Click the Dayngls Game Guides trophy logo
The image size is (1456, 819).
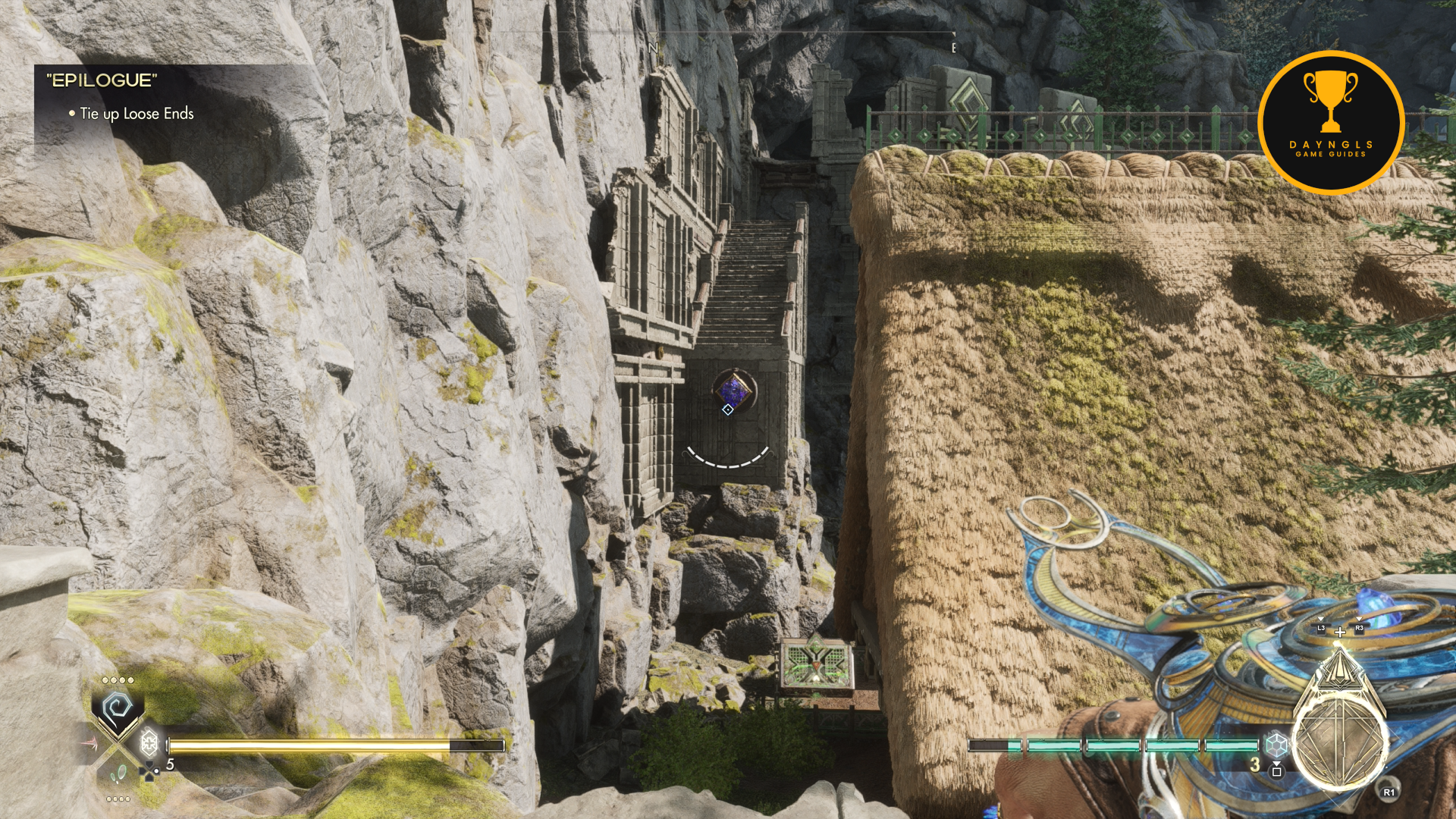pyautogui.click(x=1331, y=121)
